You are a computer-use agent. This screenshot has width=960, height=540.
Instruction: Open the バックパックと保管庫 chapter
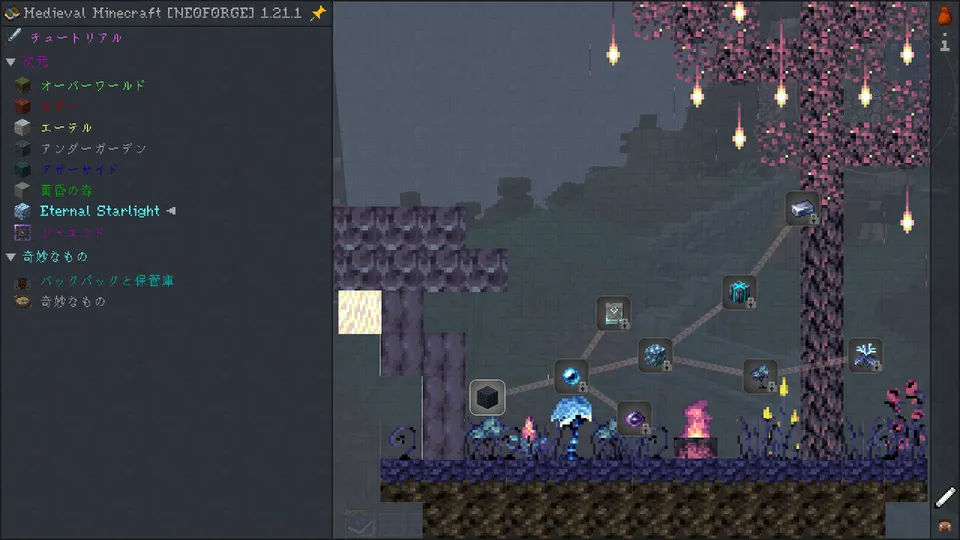107,282
